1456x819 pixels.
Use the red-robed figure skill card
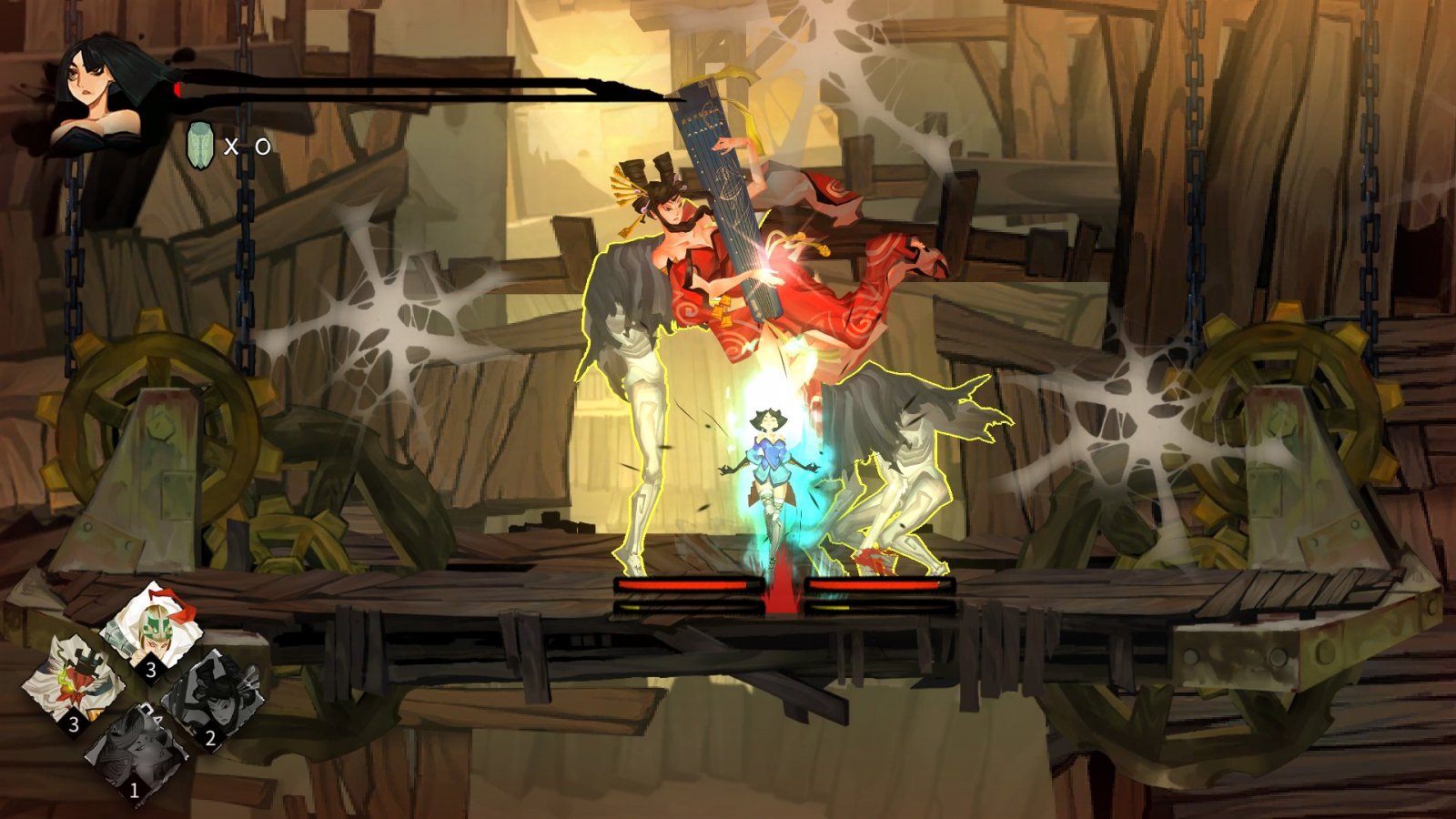(76, 682)
